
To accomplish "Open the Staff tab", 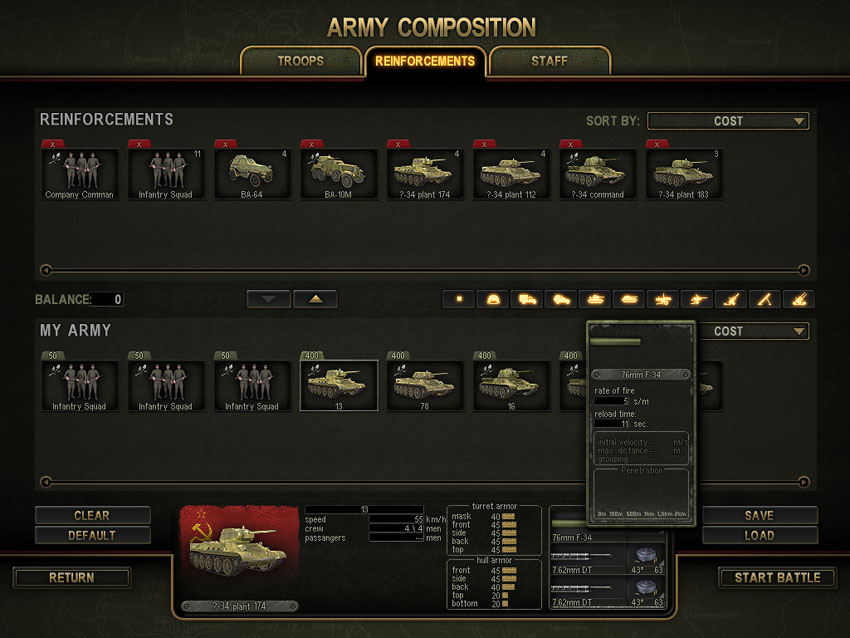I will (x=549, y=61).
